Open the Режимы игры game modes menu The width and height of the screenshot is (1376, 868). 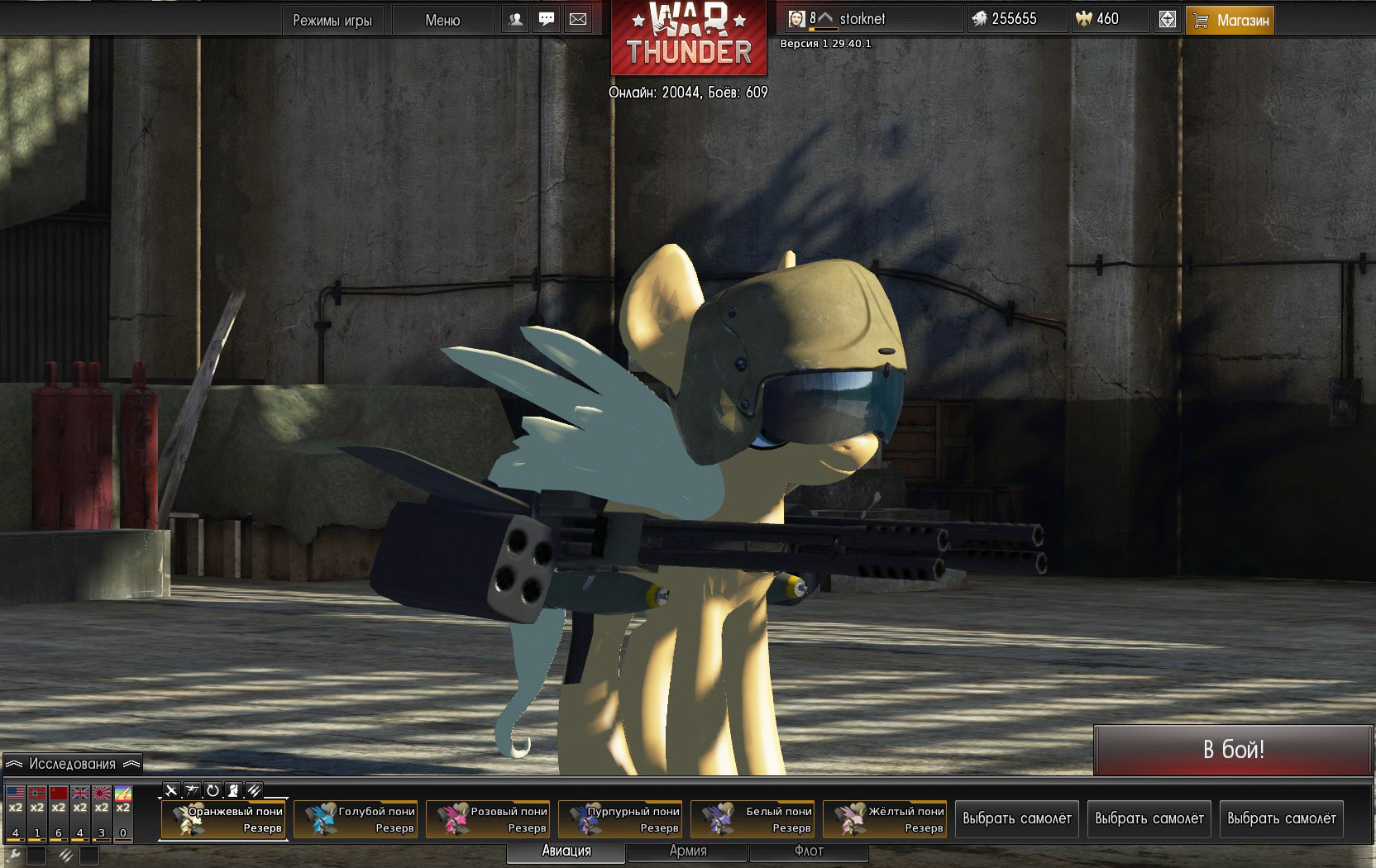point(332,20)
